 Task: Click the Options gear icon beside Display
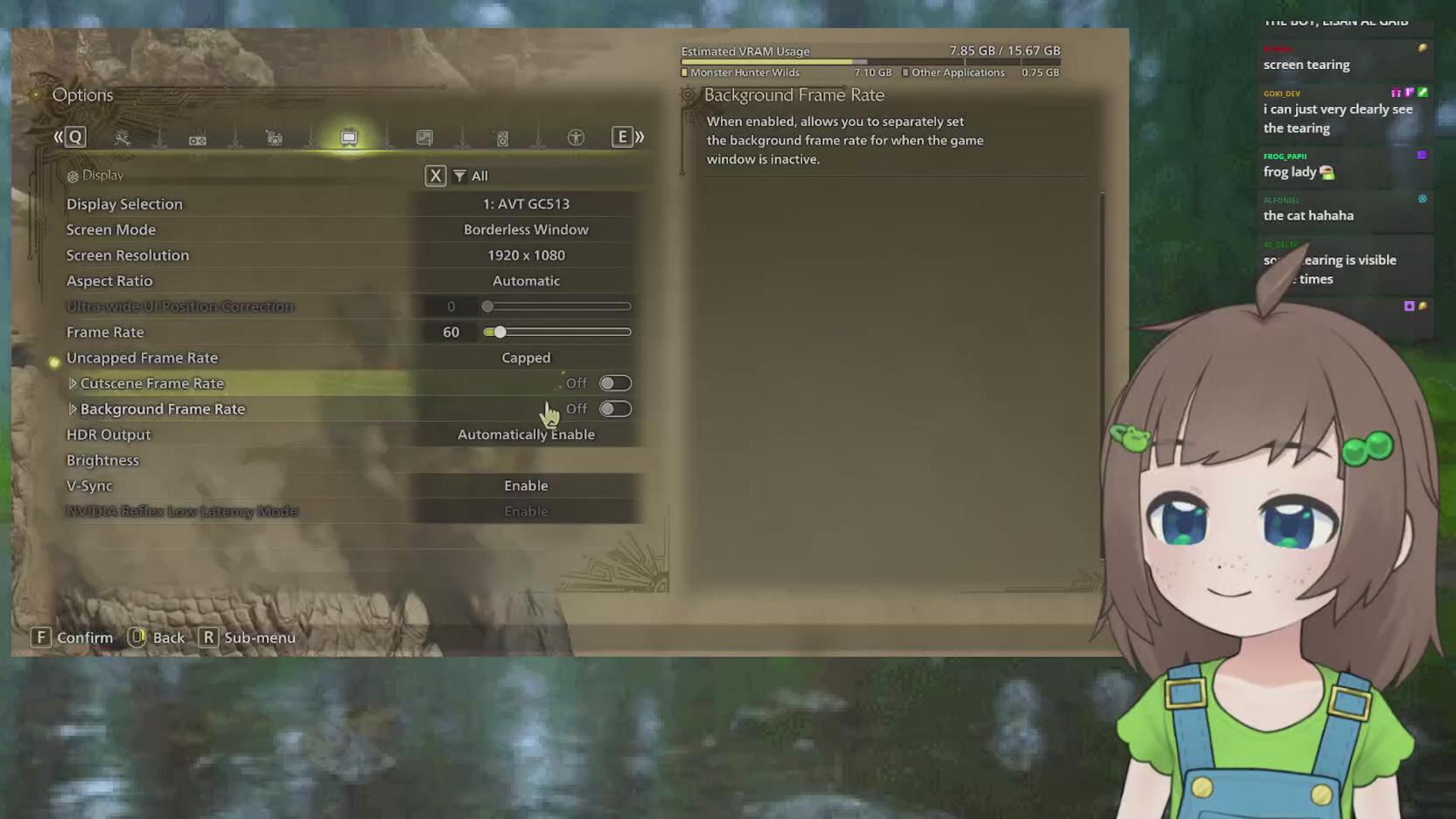pos(73,175)
